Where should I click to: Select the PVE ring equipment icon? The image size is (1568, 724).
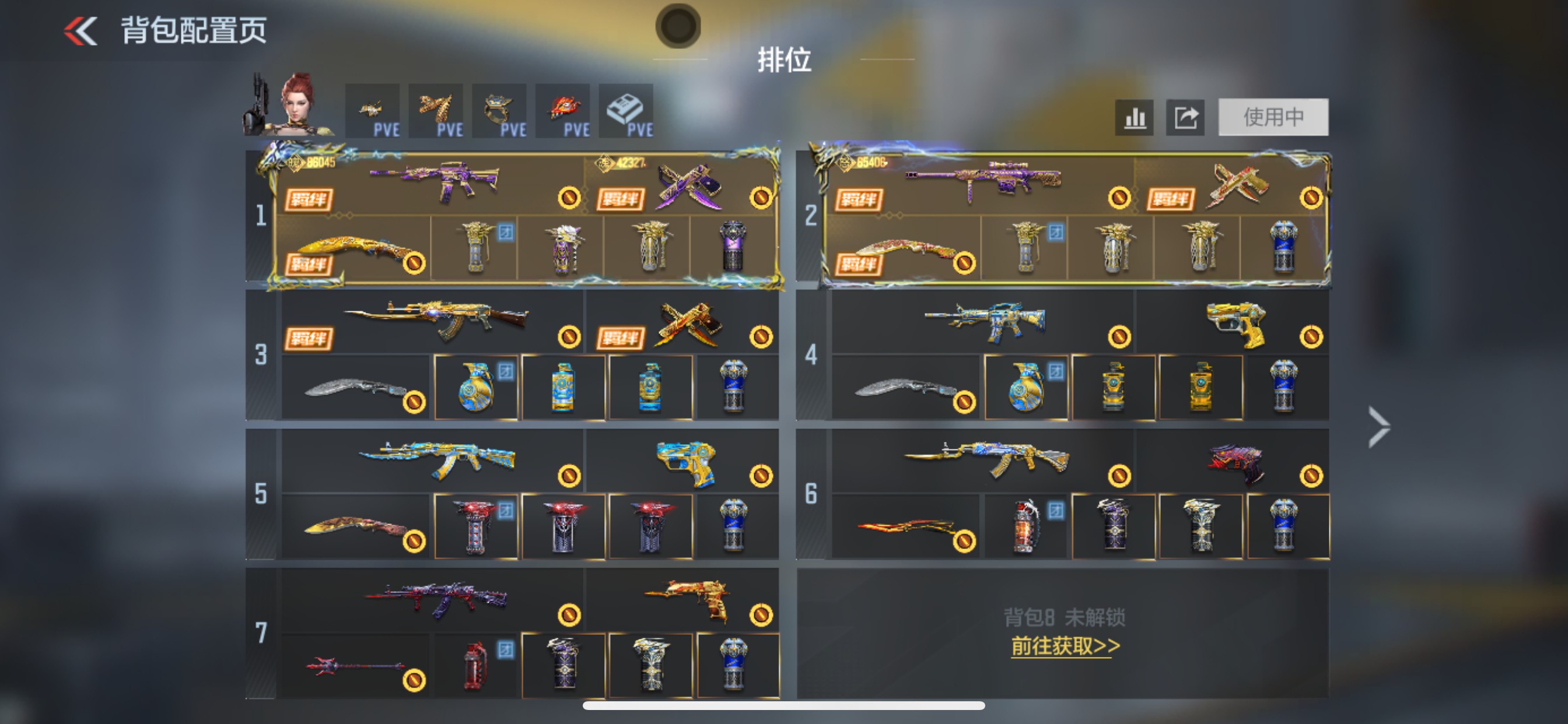[499, 110]
